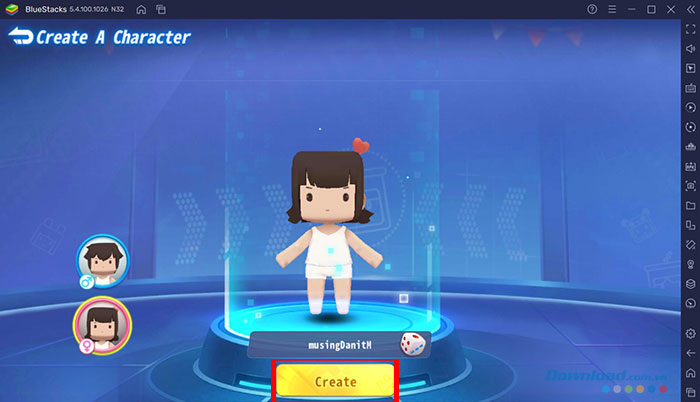Screen dimensions: 700x402
Task: Click the yellow Create button
Action: coord(335,381)
